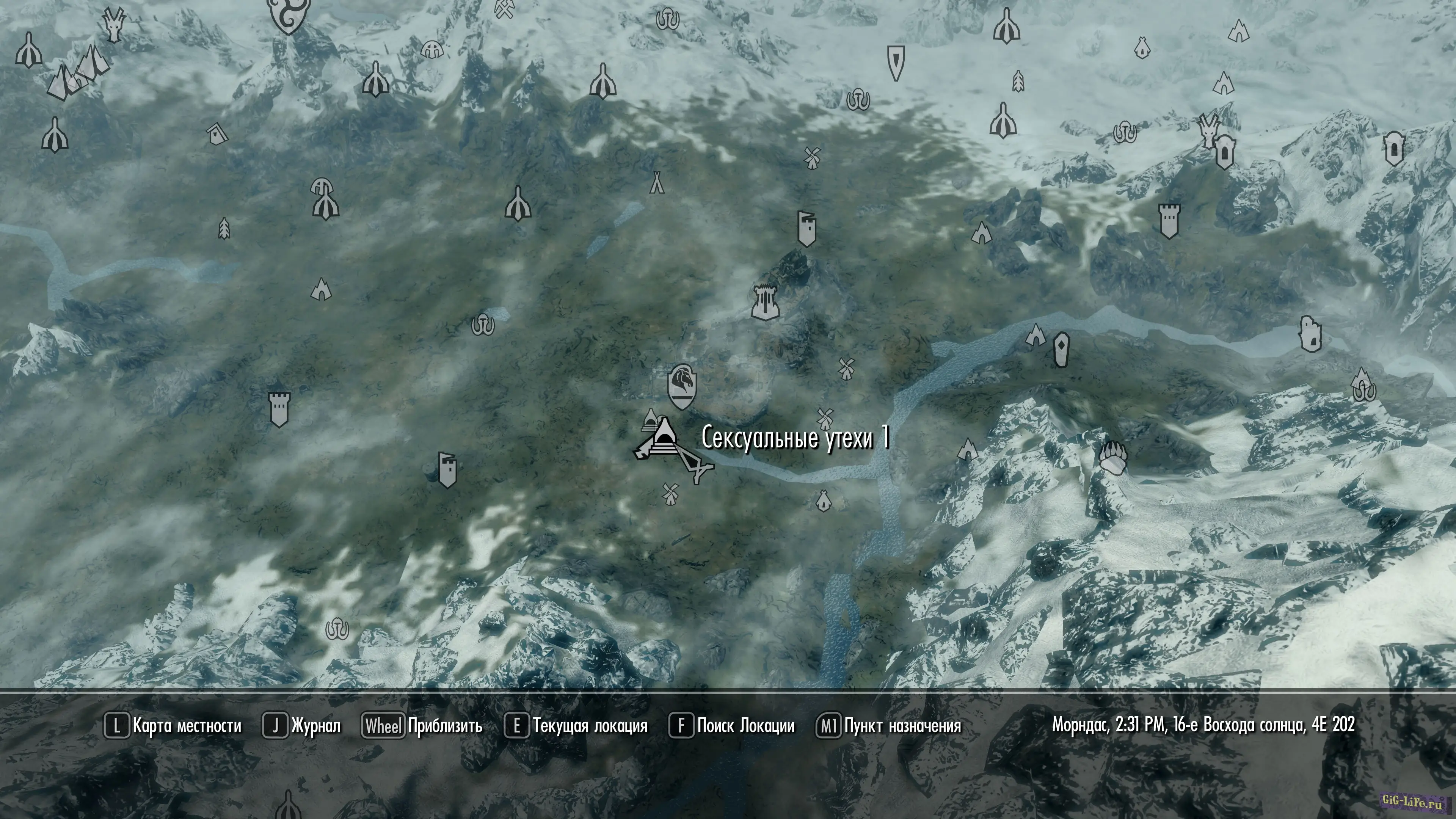Select the standing stone diamond marker
This screenshot has height=819, width=1456.
click(x=1062, y=349)
